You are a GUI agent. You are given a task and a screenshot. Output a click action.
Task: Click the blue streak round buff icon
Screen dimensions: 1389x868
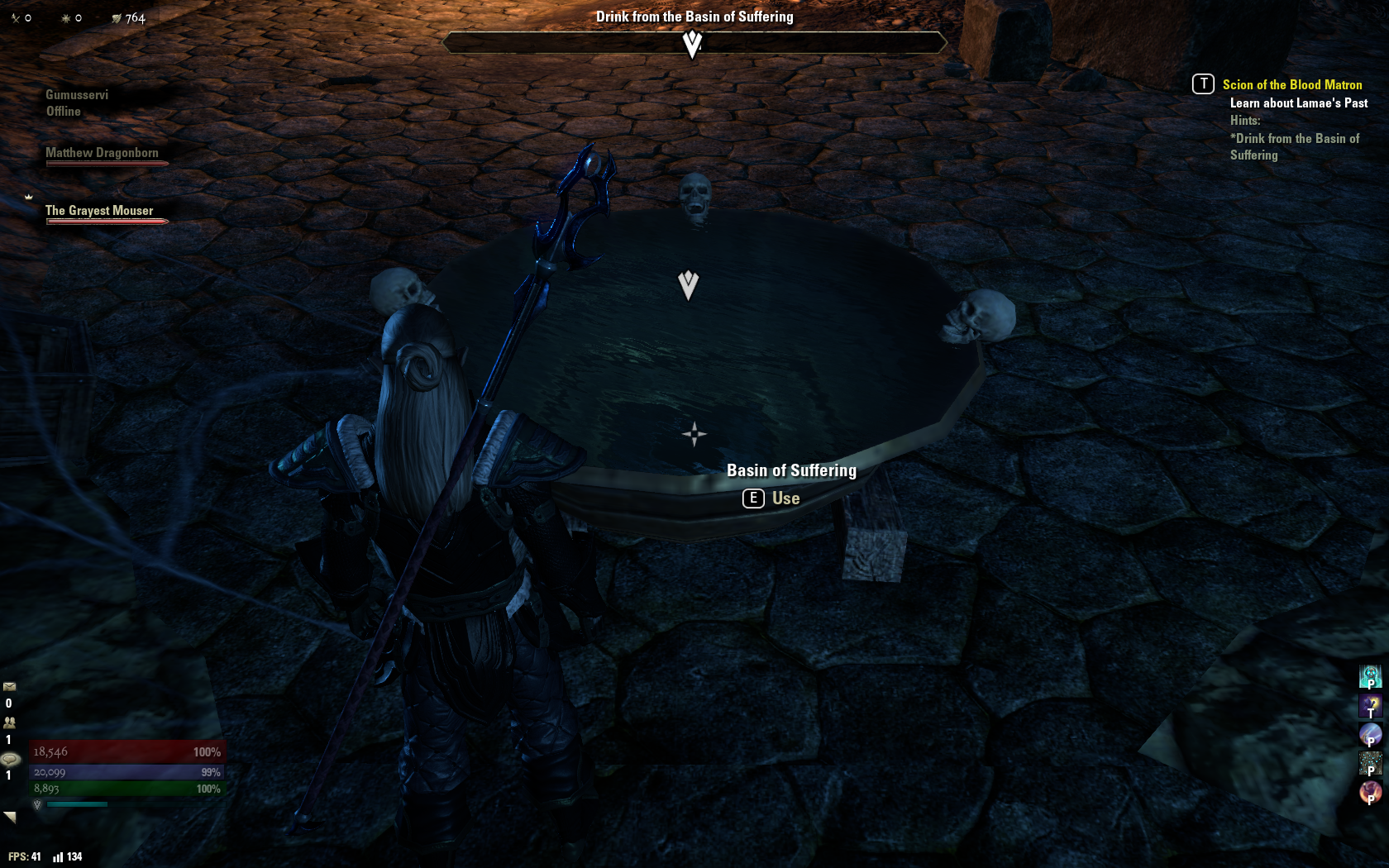(x=1370, y=734)
